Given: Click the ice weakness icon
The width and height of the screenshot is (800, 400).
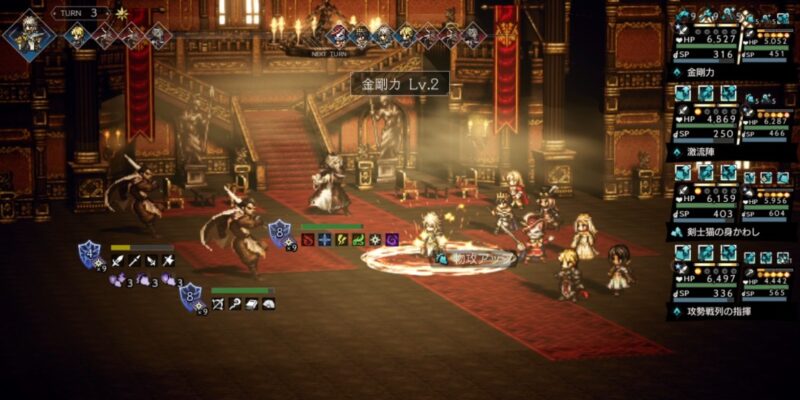Looking at the screenshot, I should click(x=324, y=239).
